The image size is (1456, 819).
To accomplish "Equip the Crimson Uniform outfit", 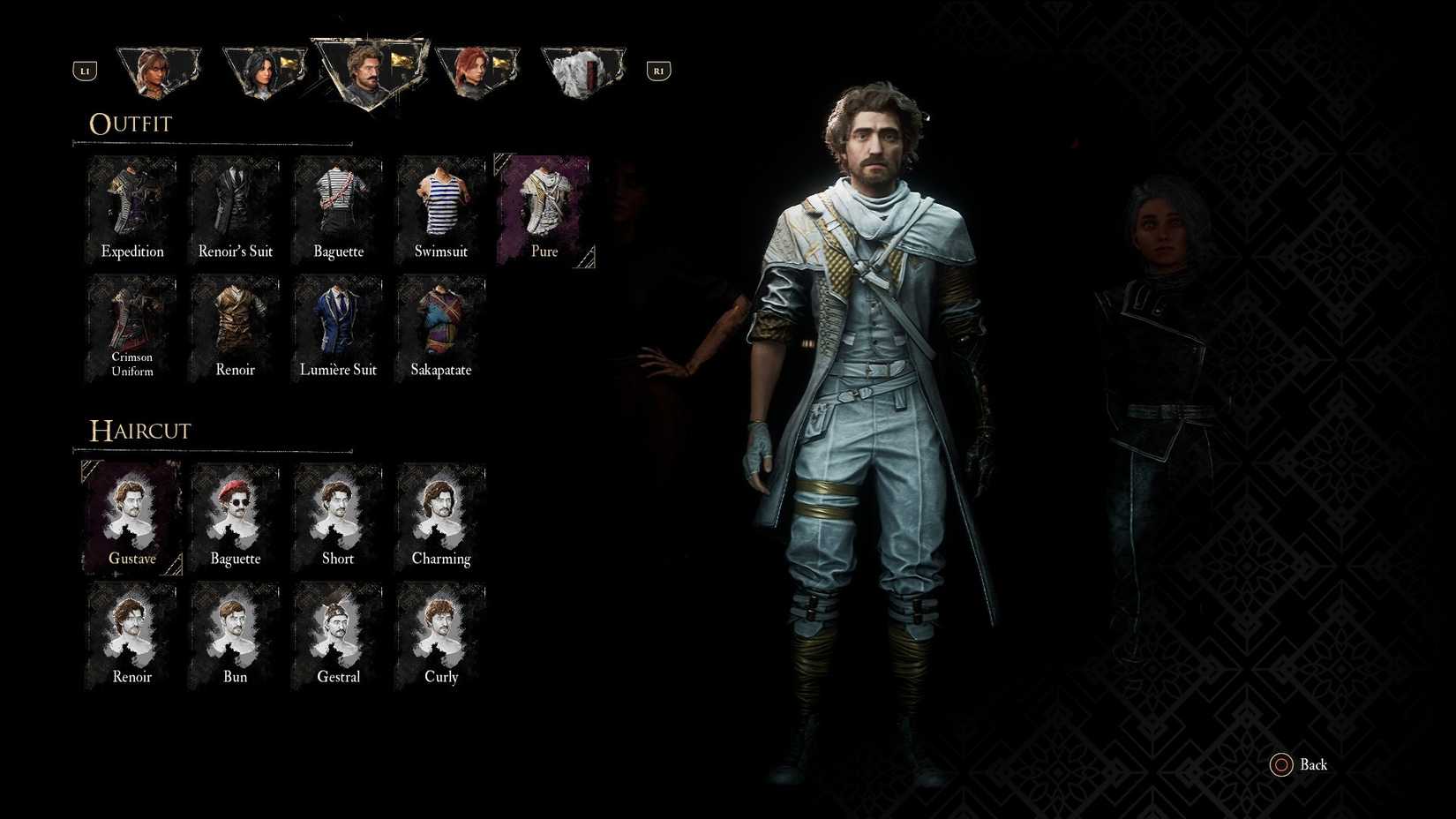I will tap(131, 327).
